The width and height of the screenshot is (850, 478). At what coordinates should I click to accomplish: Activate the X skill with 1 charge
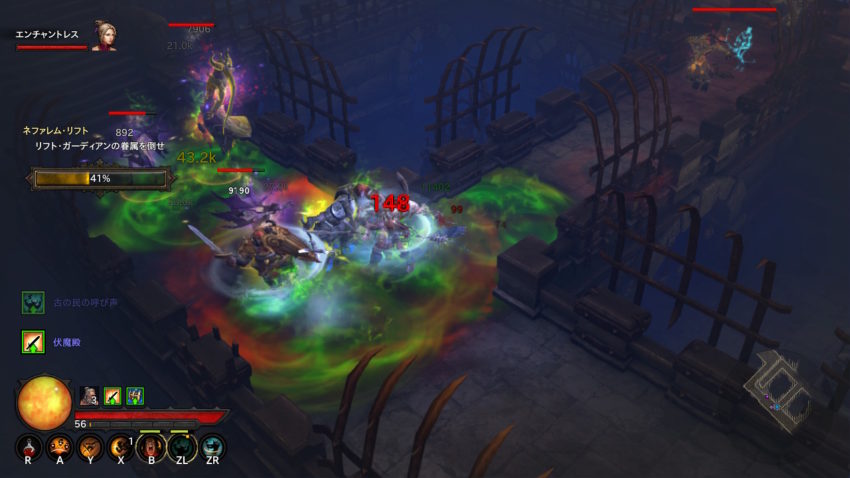coord(121,447)
